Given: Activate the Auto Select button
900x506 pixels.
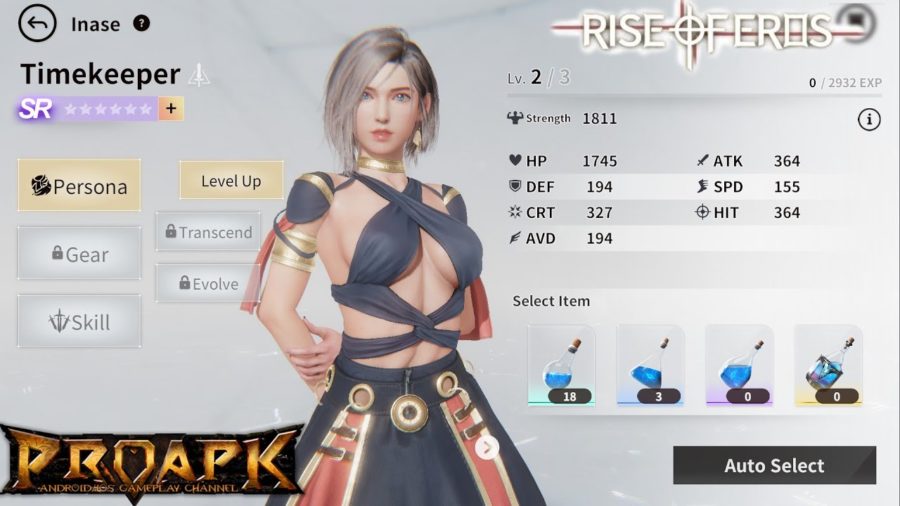Looking at the screenshot, I should point(774,466).
